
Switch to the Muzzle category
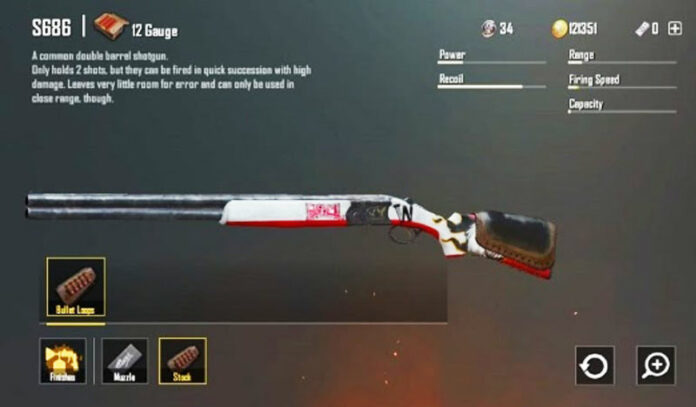click(124, 361)
